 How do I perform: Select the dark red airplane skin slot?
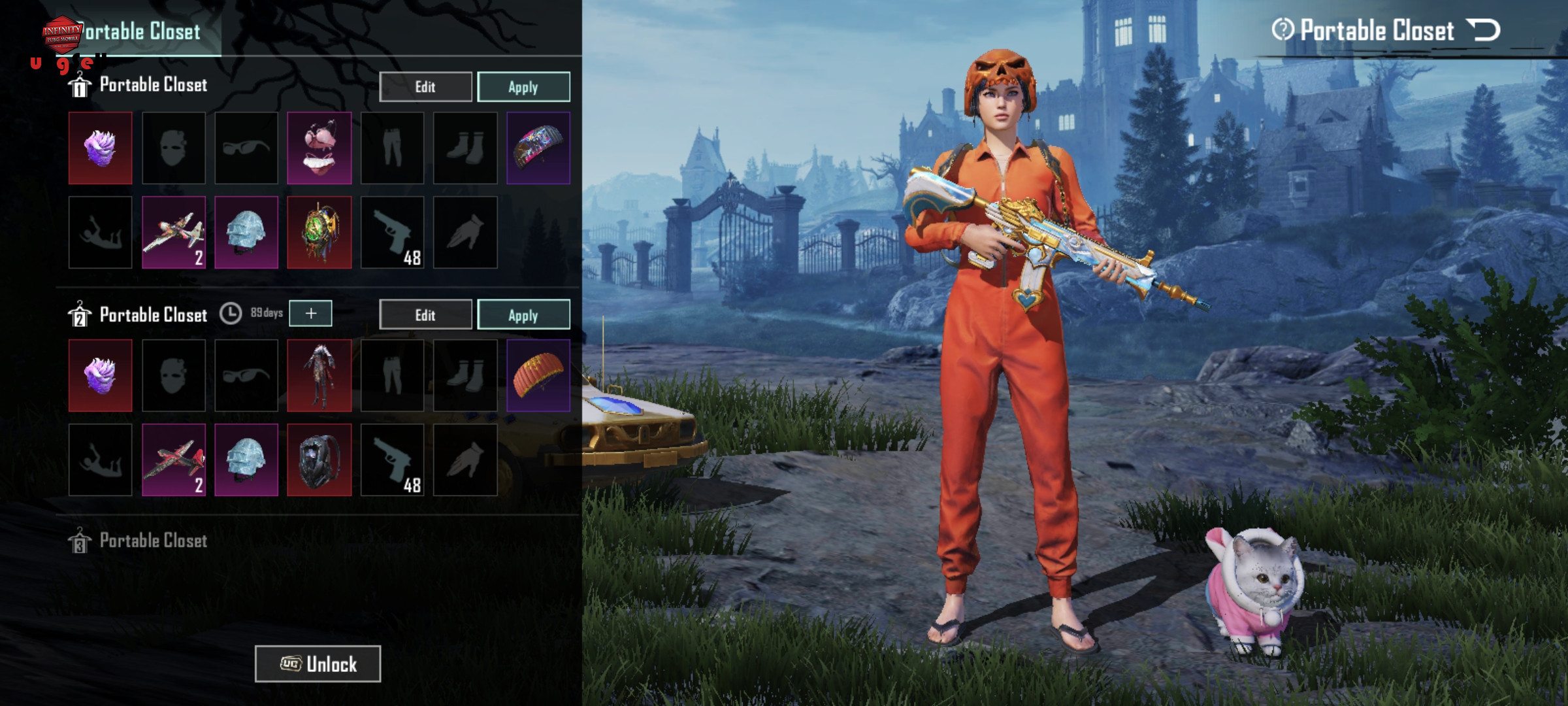(x=174, y=460)
